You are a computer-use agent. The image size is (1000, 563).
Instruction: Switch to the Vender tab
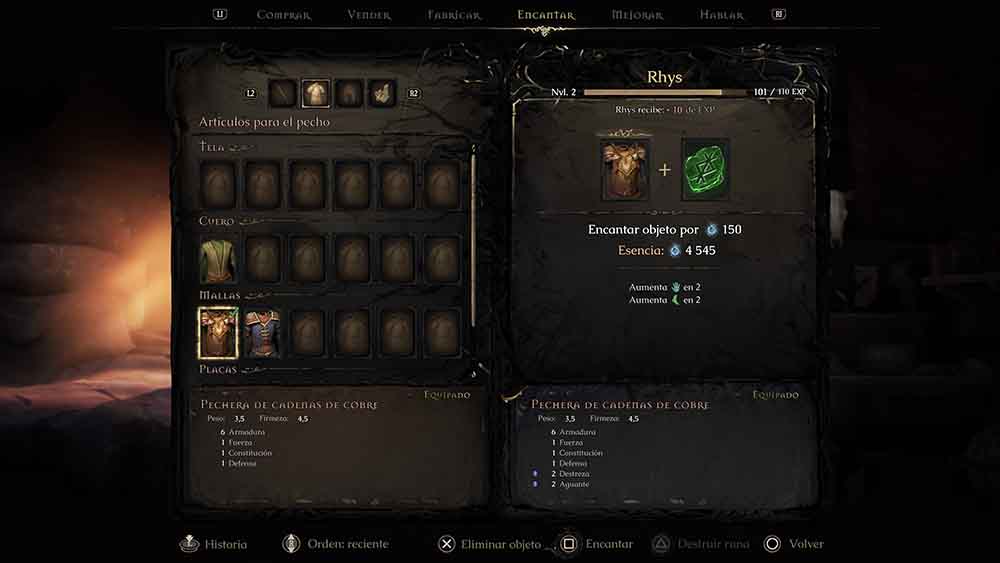369,15
